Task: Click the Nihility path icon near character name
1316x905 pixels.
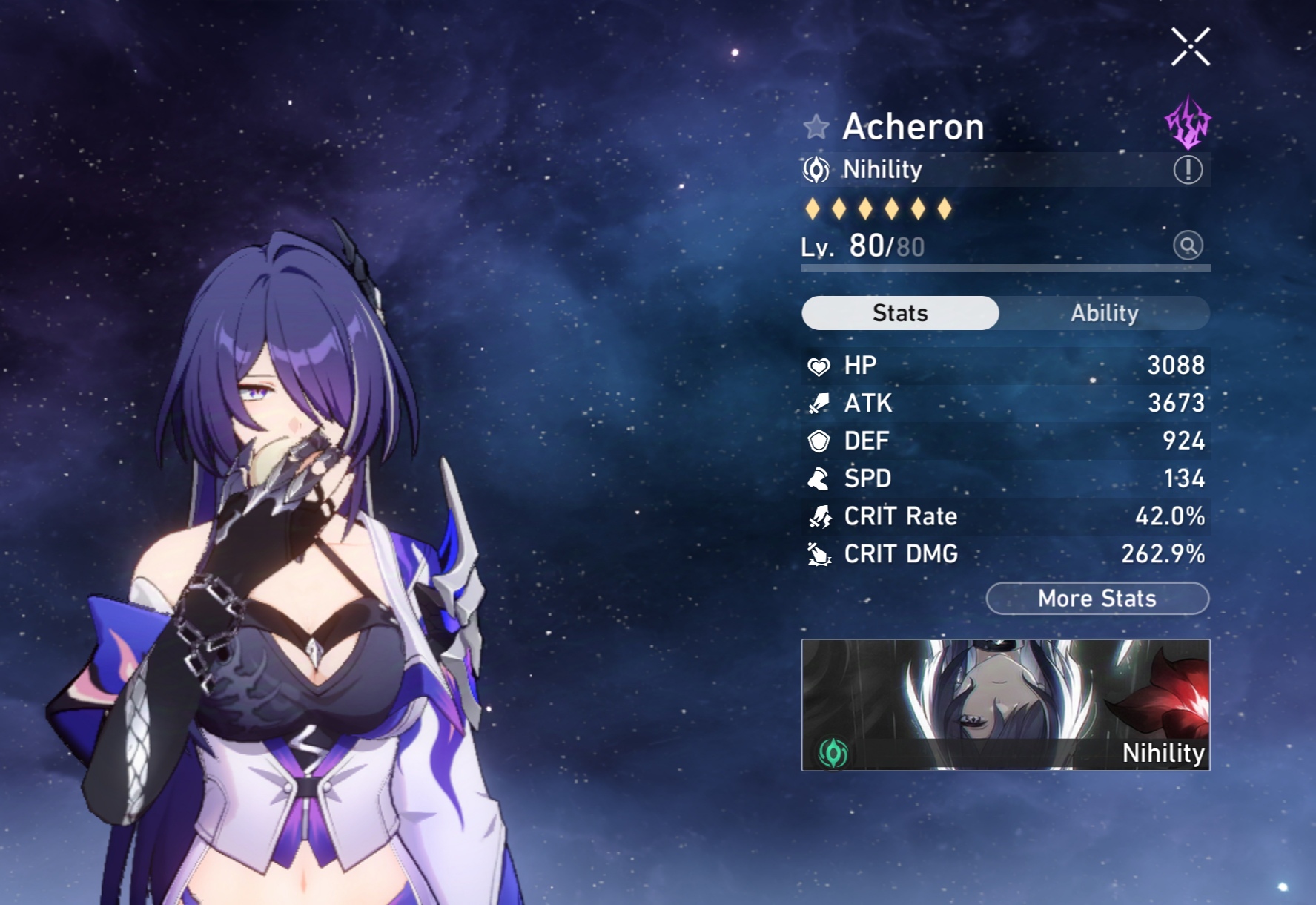Action: pyautogui.click(x=817, y=169)
